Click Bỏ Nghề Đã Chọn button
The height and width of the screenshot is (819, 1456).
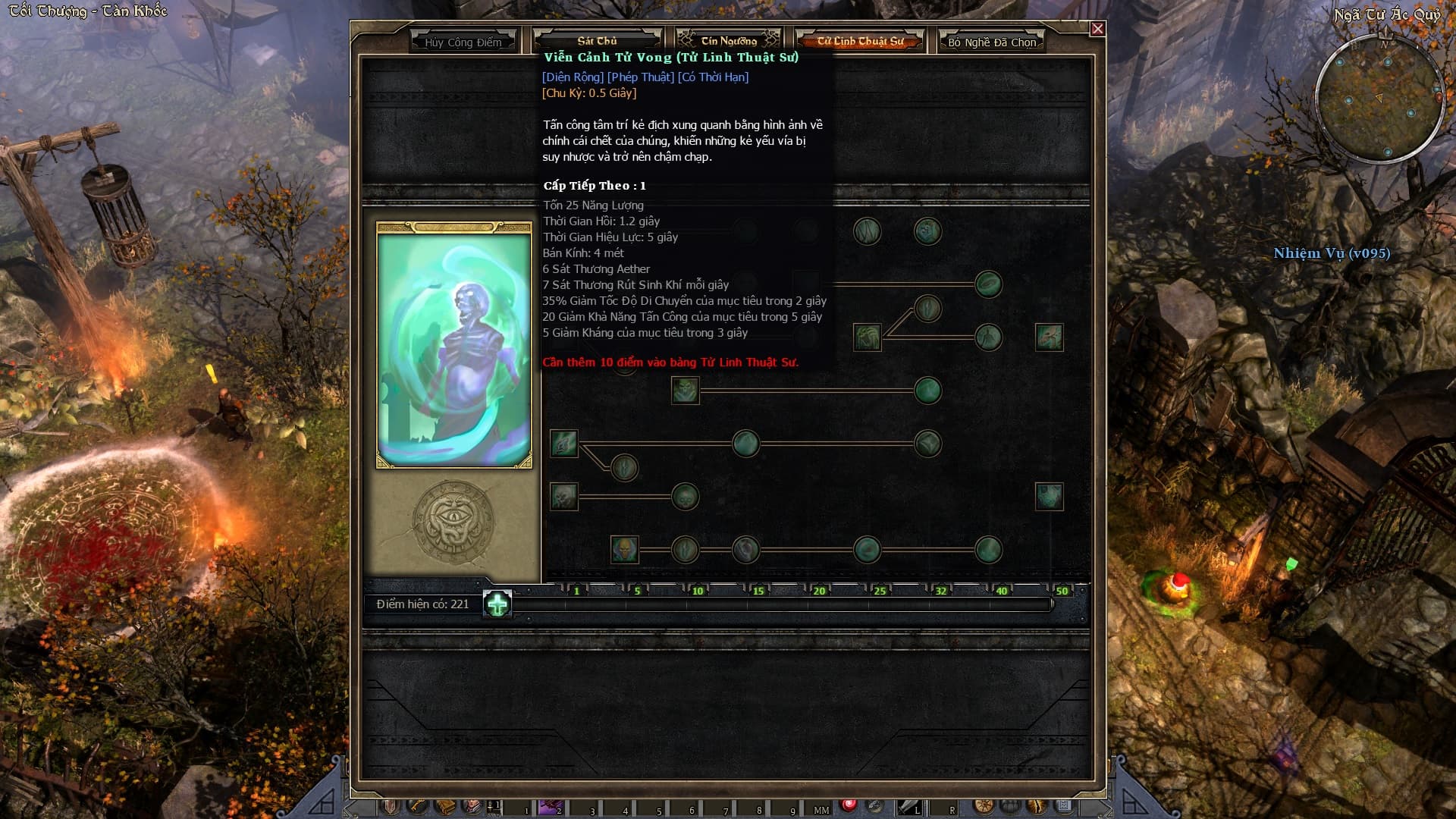pos(991,42)
